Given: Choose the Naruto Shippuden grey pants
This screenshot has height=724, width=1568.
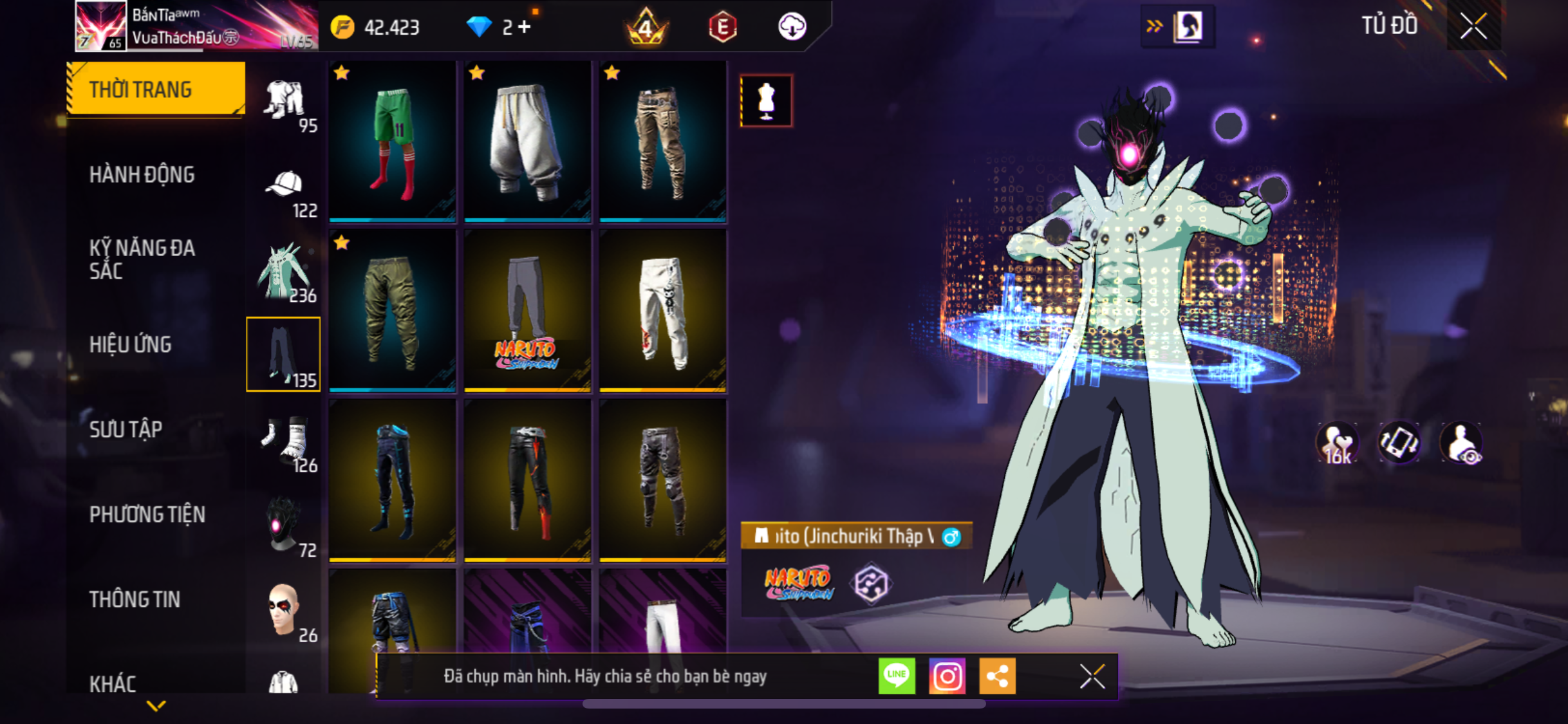Looking at the screenshot, I should (527, 311).
